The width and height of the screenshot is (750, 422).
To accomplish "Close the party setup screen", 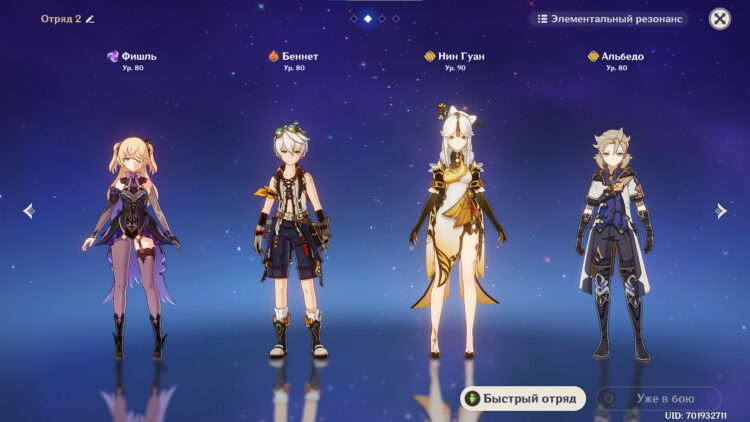I will 719,18.
